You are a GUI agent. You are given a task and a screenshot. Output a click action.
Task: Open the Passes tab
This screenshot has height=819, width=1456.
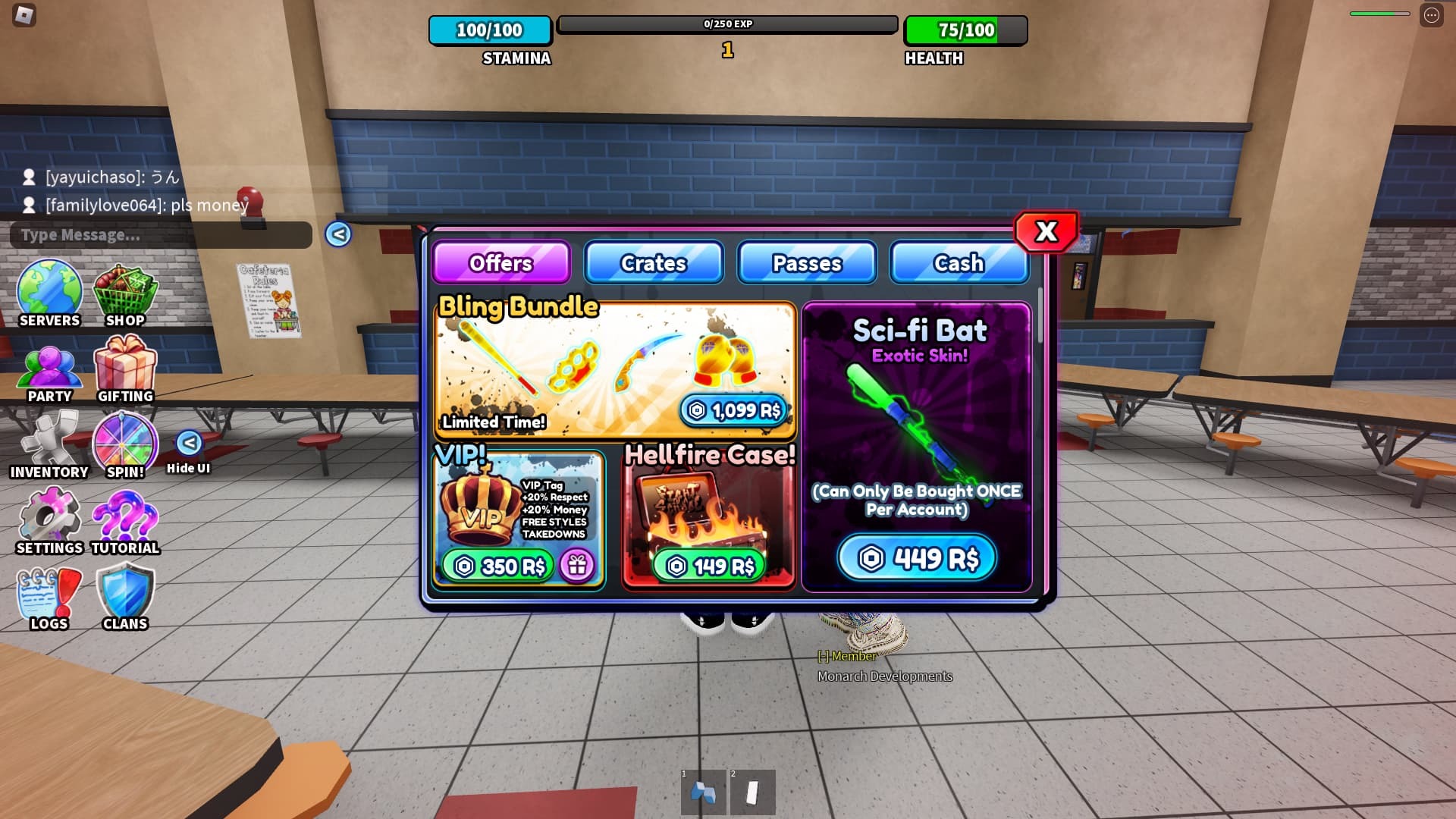click(807, 263)
